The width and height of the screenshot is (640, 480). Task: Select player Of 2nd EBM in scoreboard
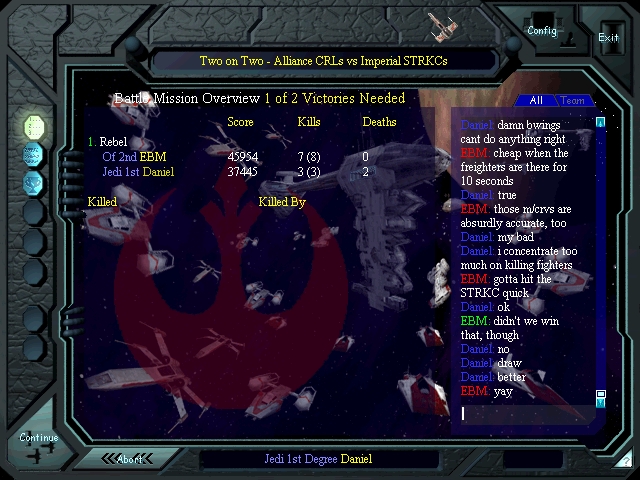[134, 157]
